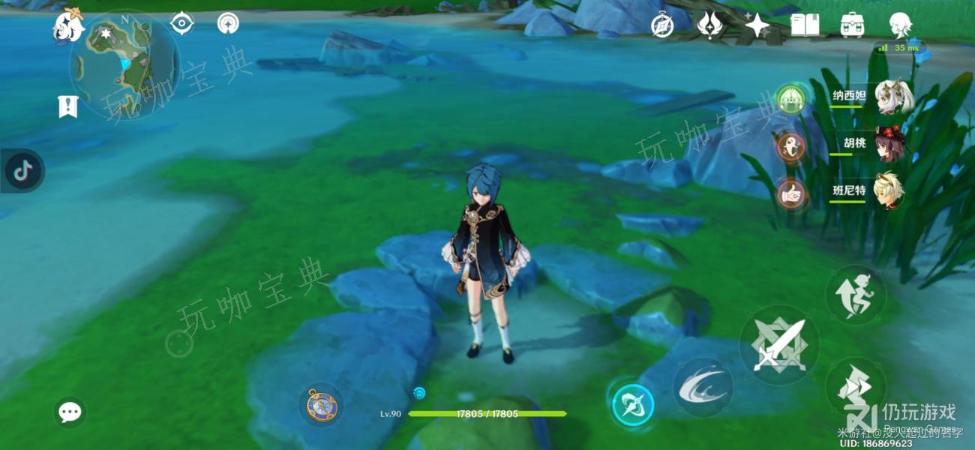Open the backpack inventory
975x450 pixels.
[853, 25]
